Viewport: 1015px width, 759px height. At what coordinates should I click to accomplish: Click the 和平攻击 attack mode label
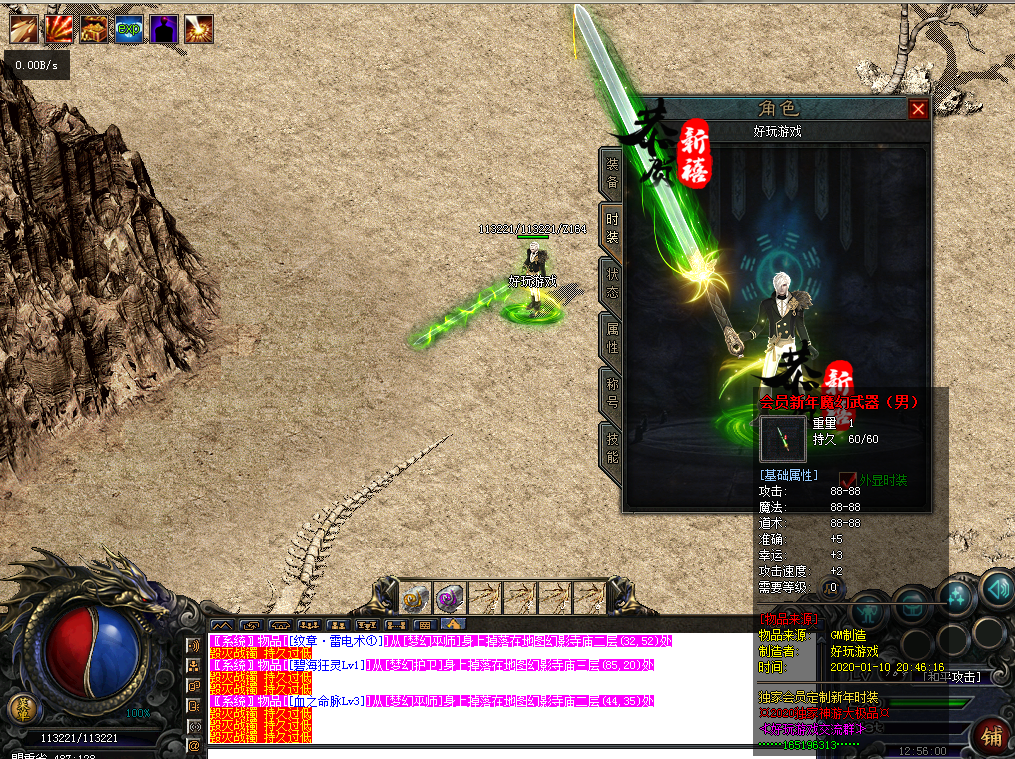954,677
